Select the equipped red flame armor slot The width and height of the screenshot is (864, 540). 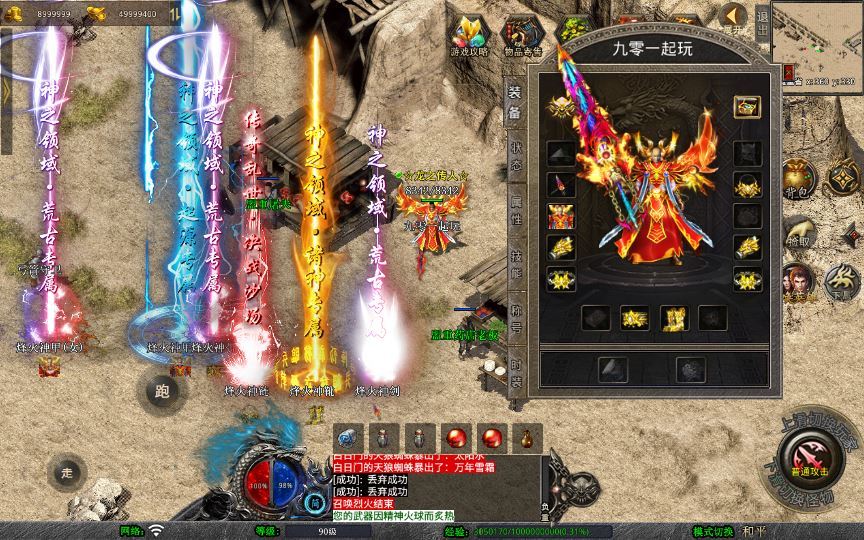[561, 217]
